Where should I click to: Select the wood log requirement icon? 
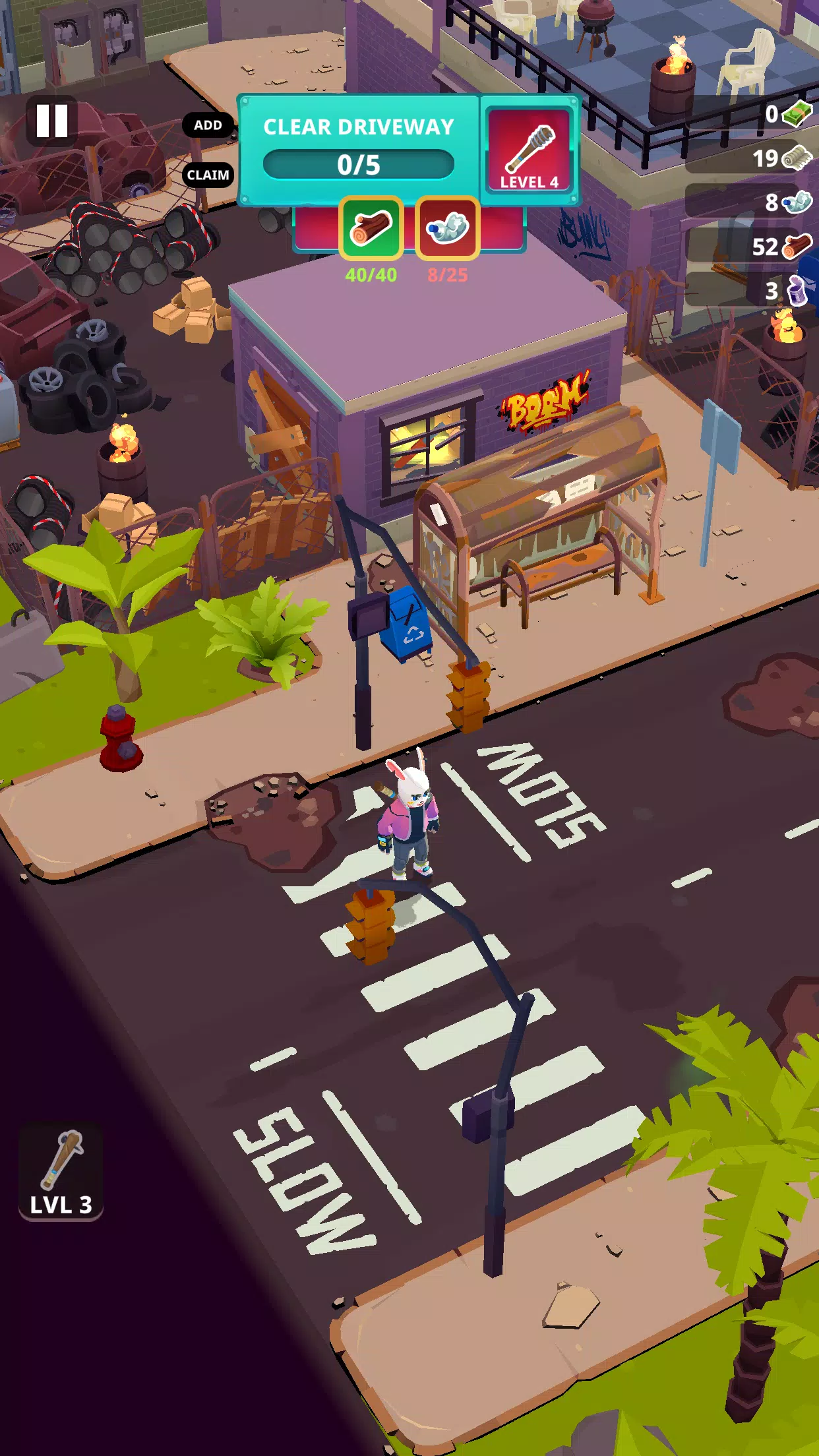click(371, 228)
